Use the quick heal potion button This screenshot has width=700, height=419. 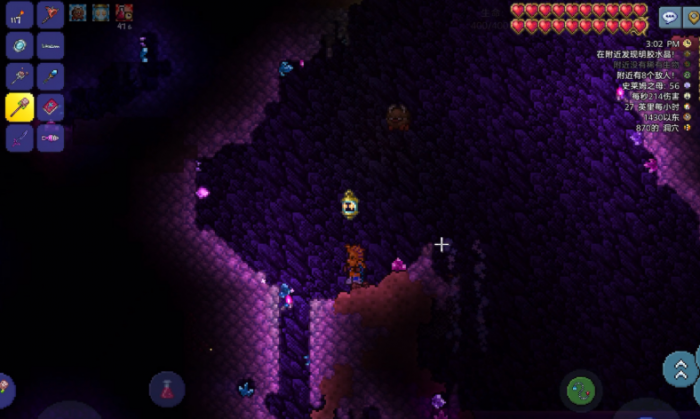[x=166, y=389]
